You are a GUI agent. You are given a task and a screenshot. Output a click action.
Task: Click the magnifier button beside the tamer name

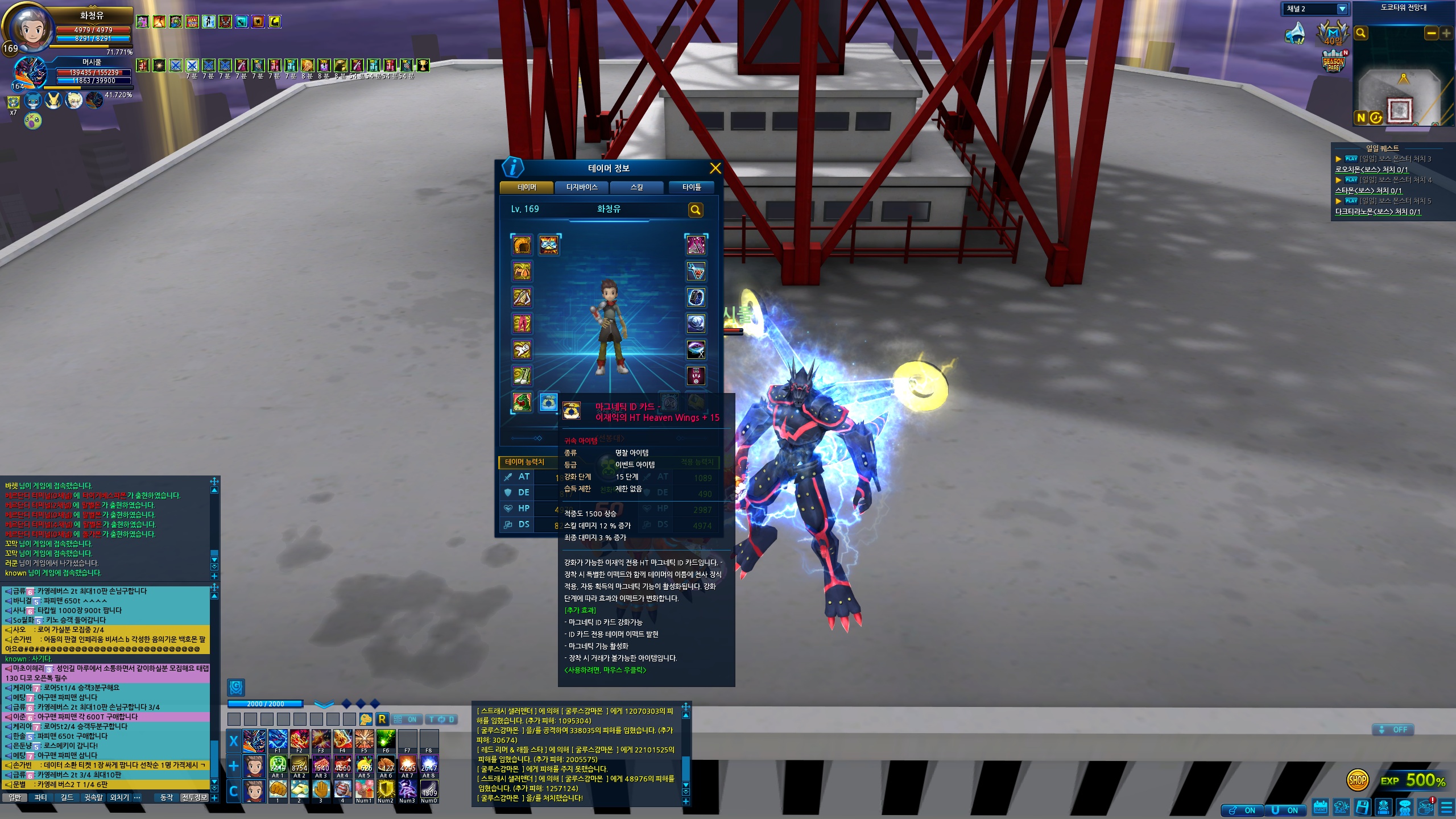(695, 210)
